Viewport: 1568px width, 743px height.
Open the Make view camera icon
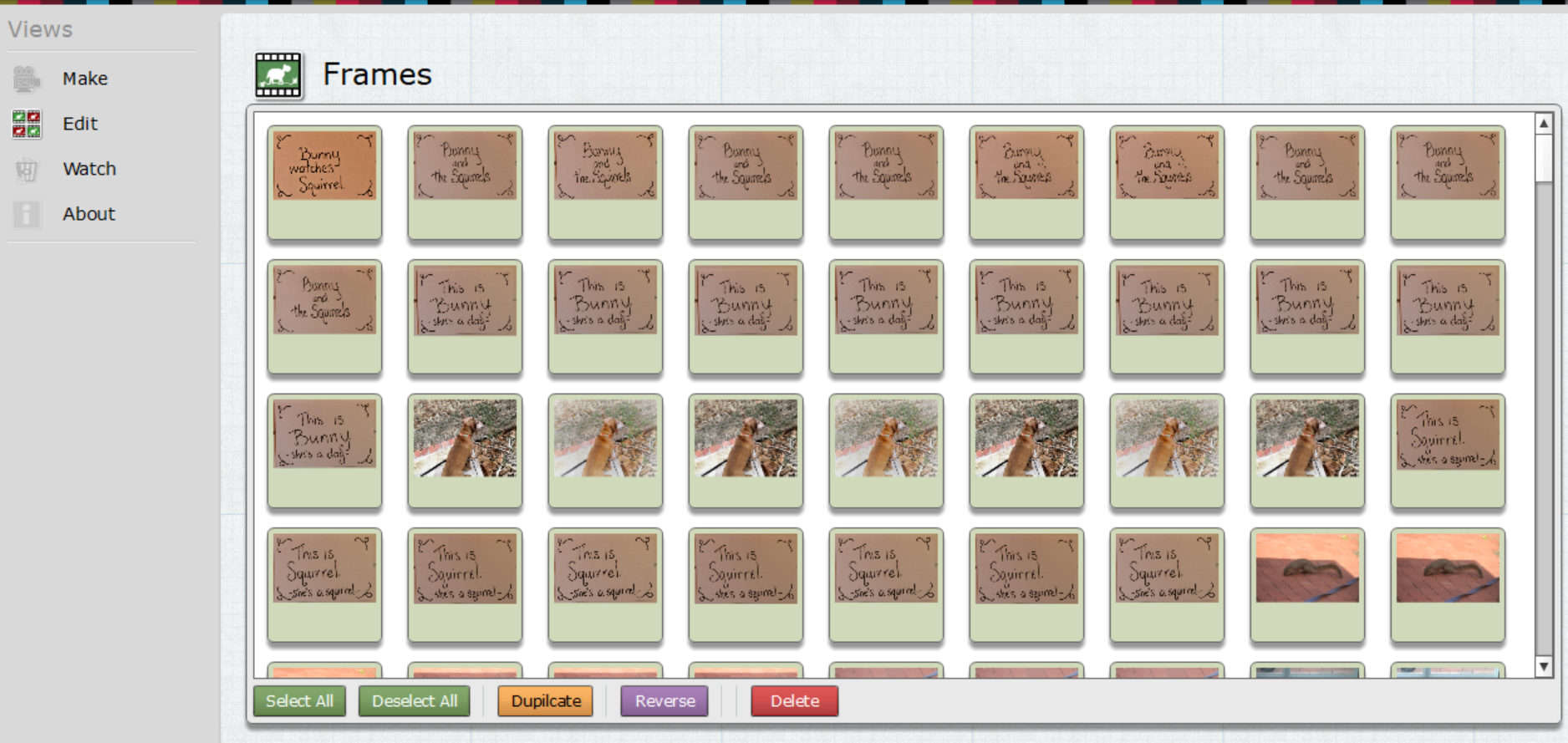pos(26,78)
